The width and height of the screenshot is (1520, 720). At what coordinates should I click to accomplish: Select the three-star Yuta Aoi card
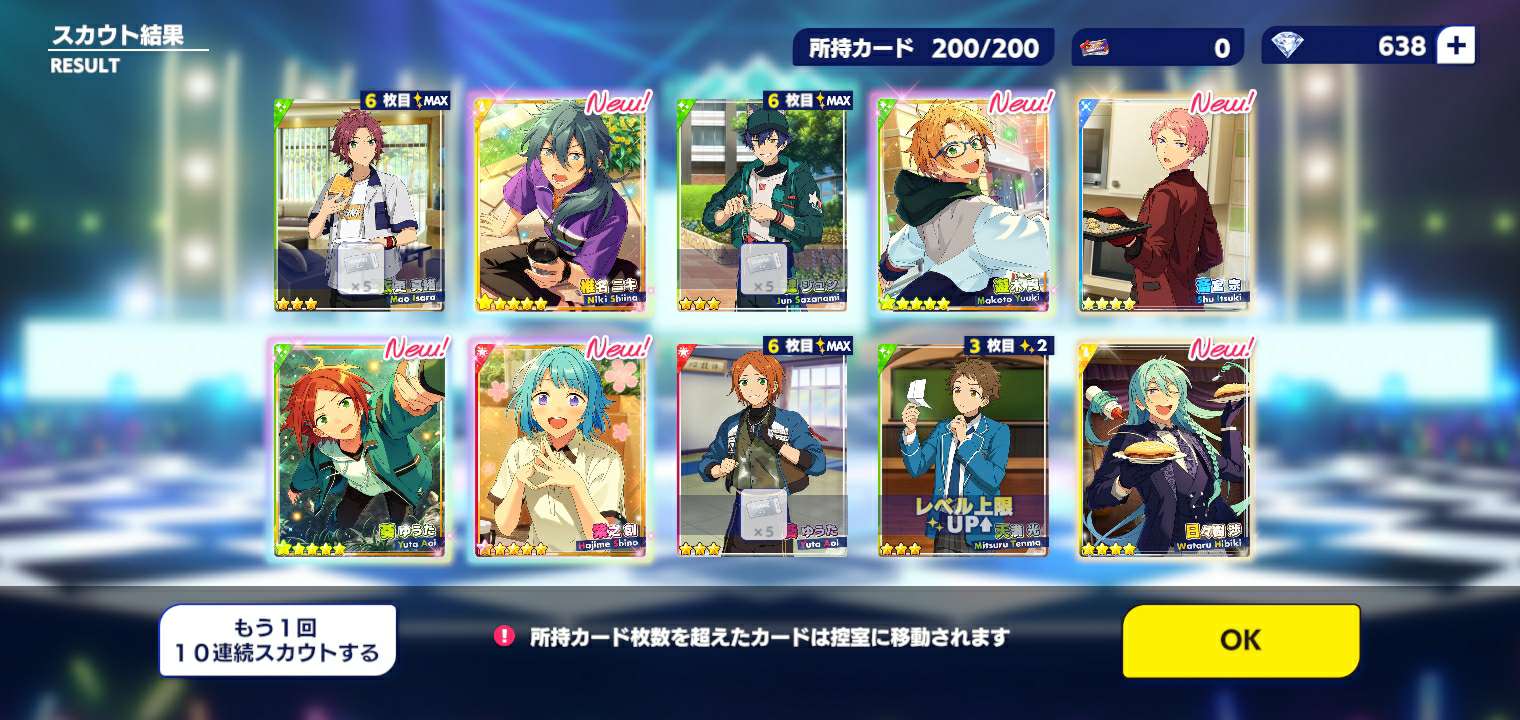(x=762, y=450)
